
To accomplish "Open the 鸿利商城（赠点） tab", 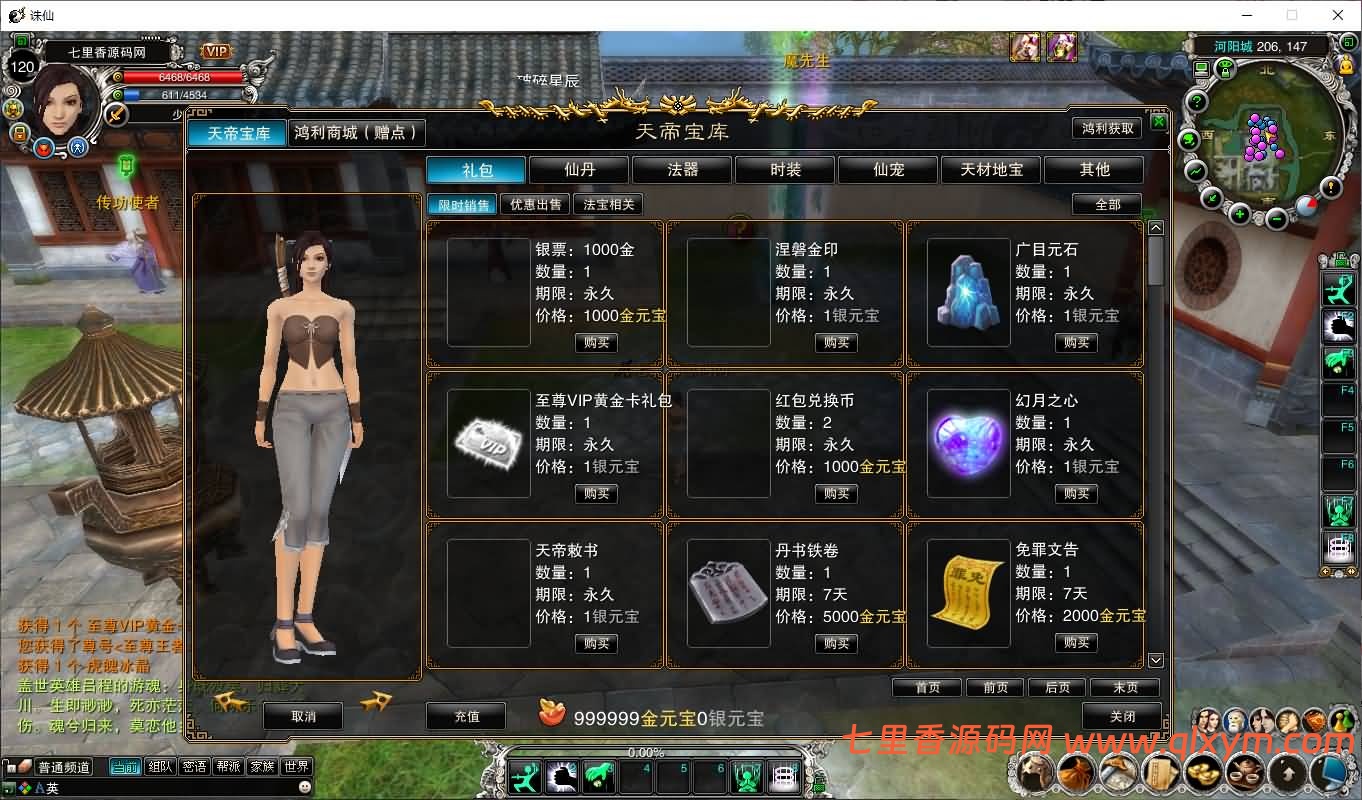I will pos(356,132).
